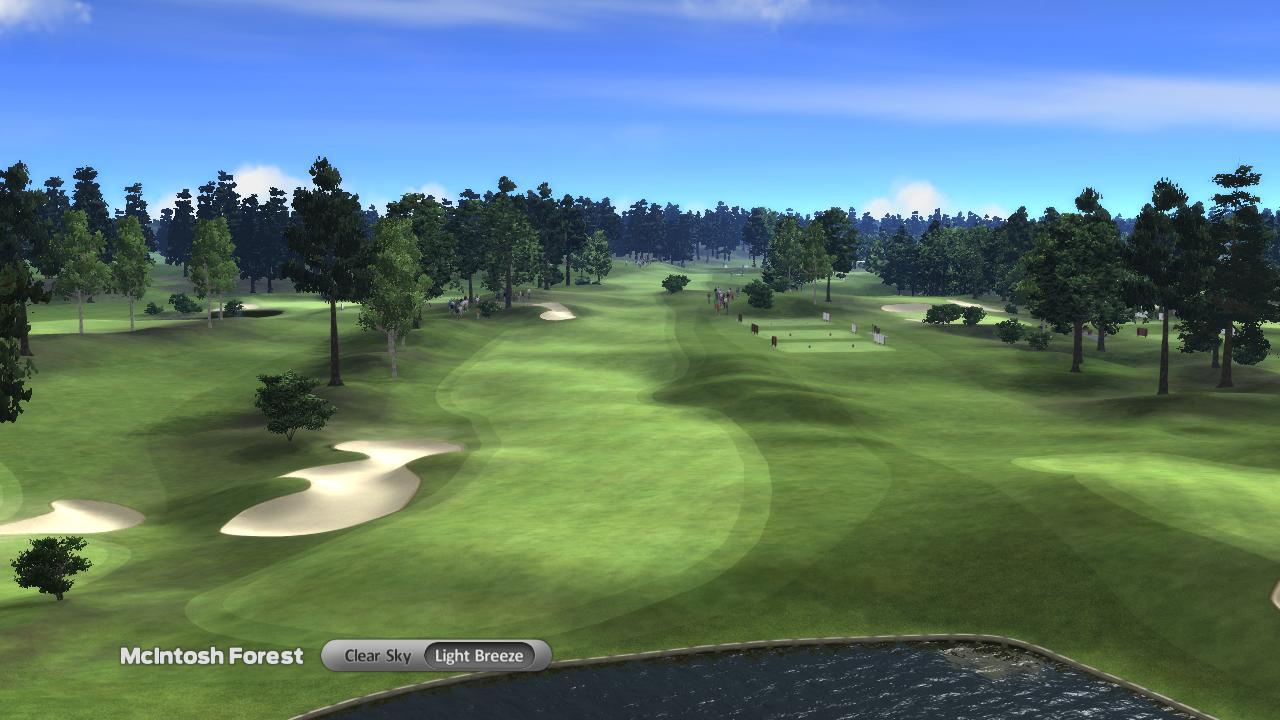Viewport: 1280px width, 720px height.
Task: Click the McIntosh Forest course name
Action: coord(214,656)
